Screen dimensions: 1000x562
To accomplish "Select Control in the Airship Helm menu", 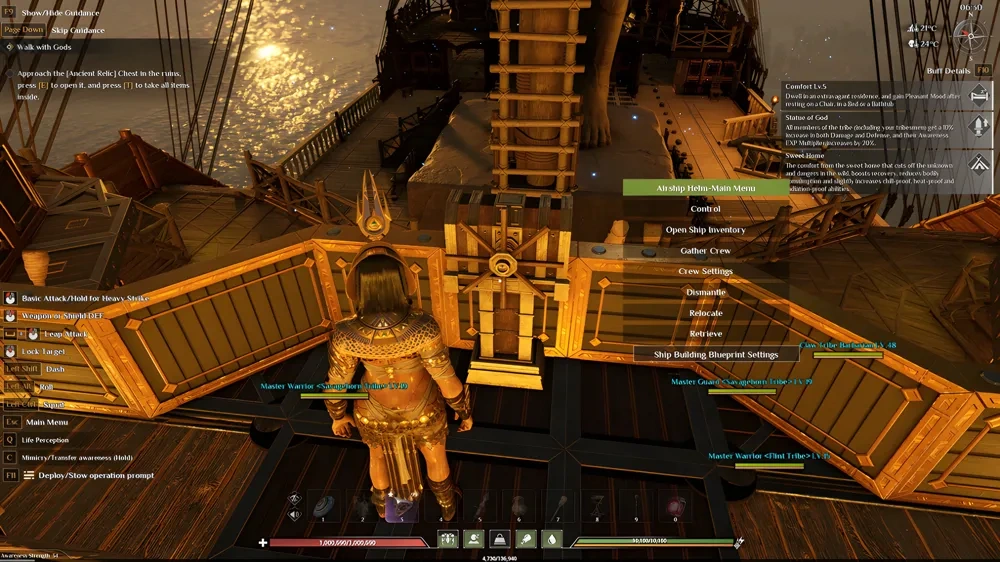I will point(705,209).
